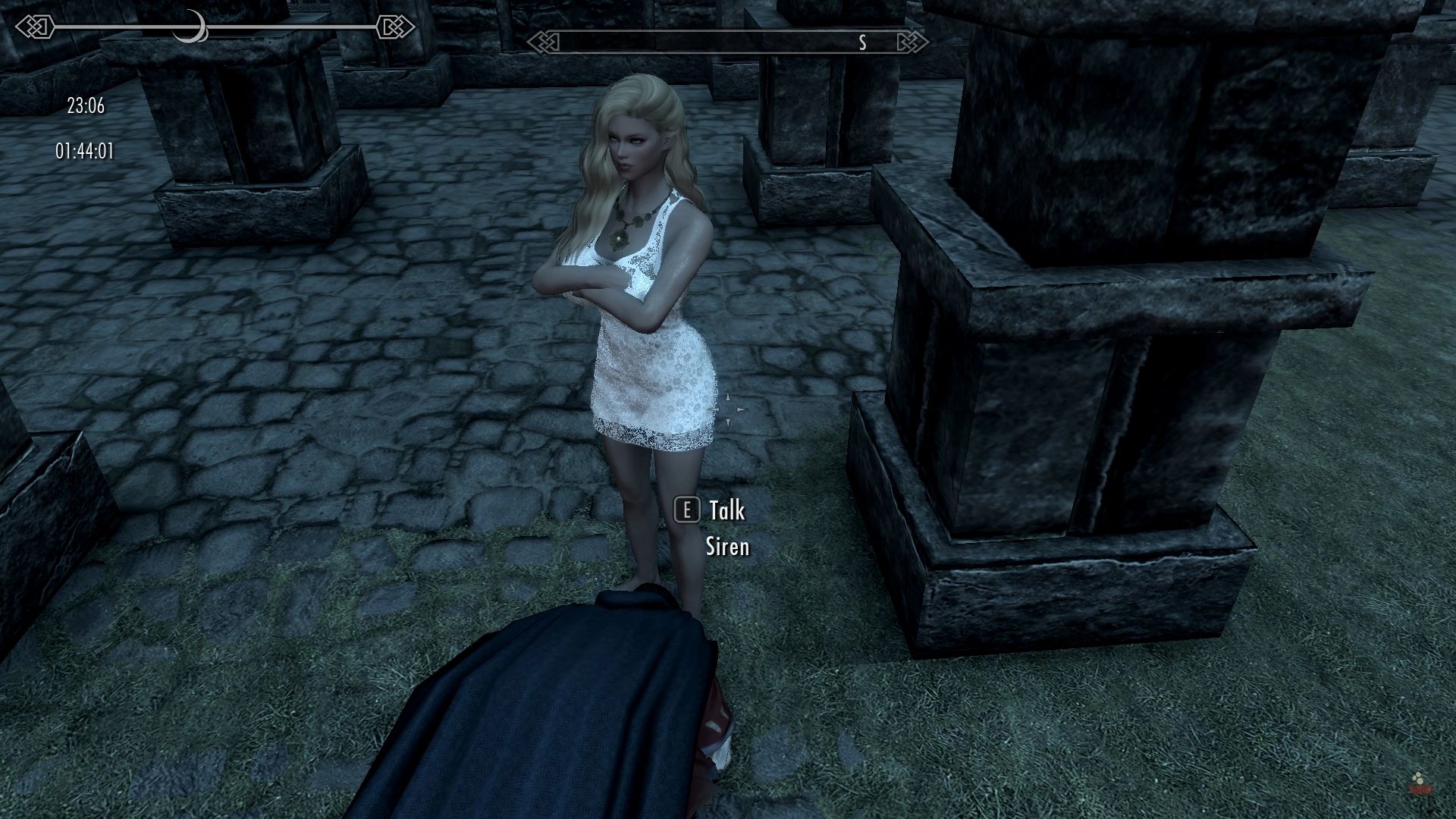The height and width of the screenshot is (819, 1456).
Task: Click the middle of the compass strip
Action: coord(728,43)
